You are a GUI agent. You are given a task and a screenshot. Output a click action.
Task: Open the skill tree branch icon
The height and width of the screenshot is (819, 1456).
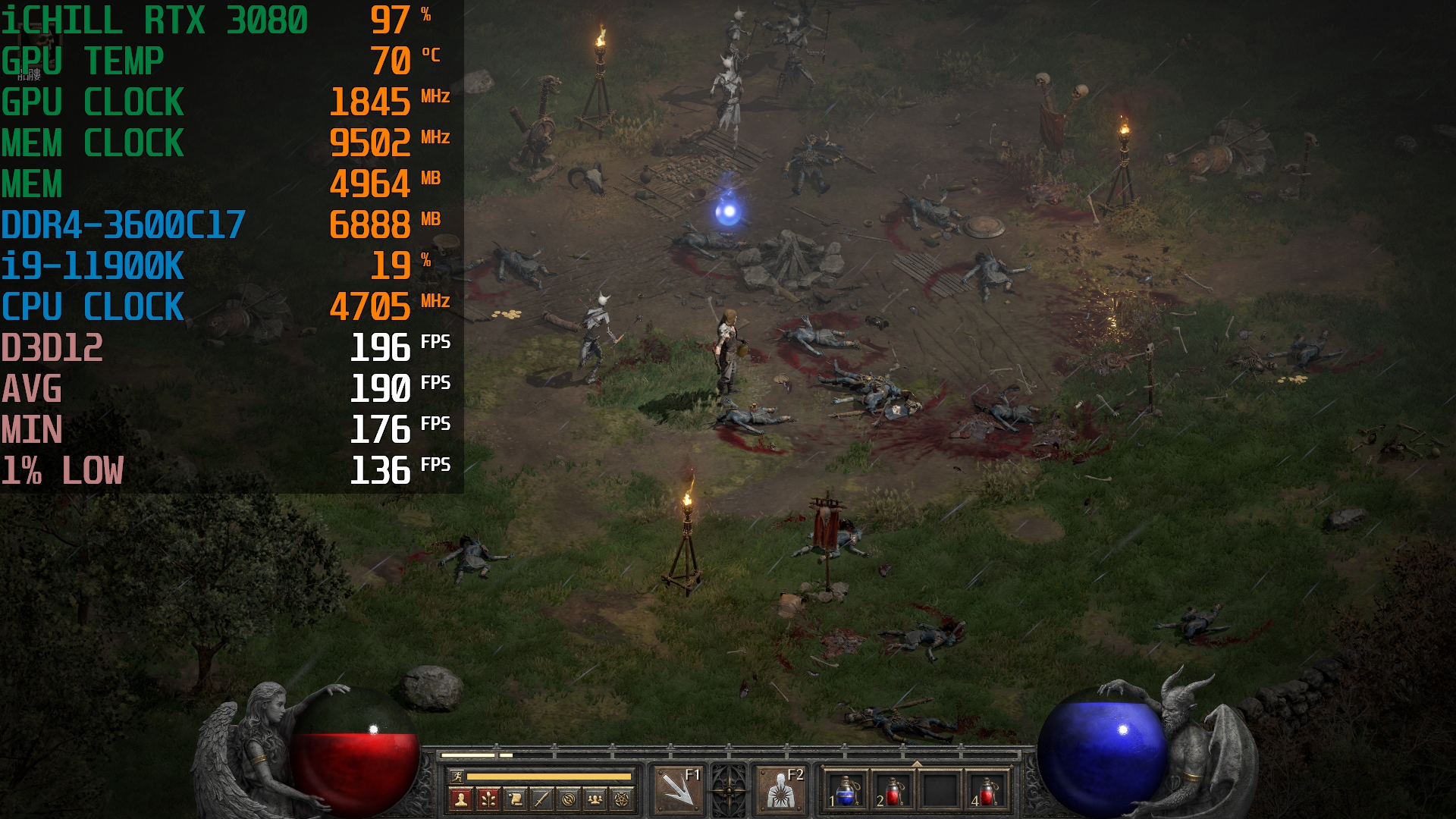click(488, 799)
